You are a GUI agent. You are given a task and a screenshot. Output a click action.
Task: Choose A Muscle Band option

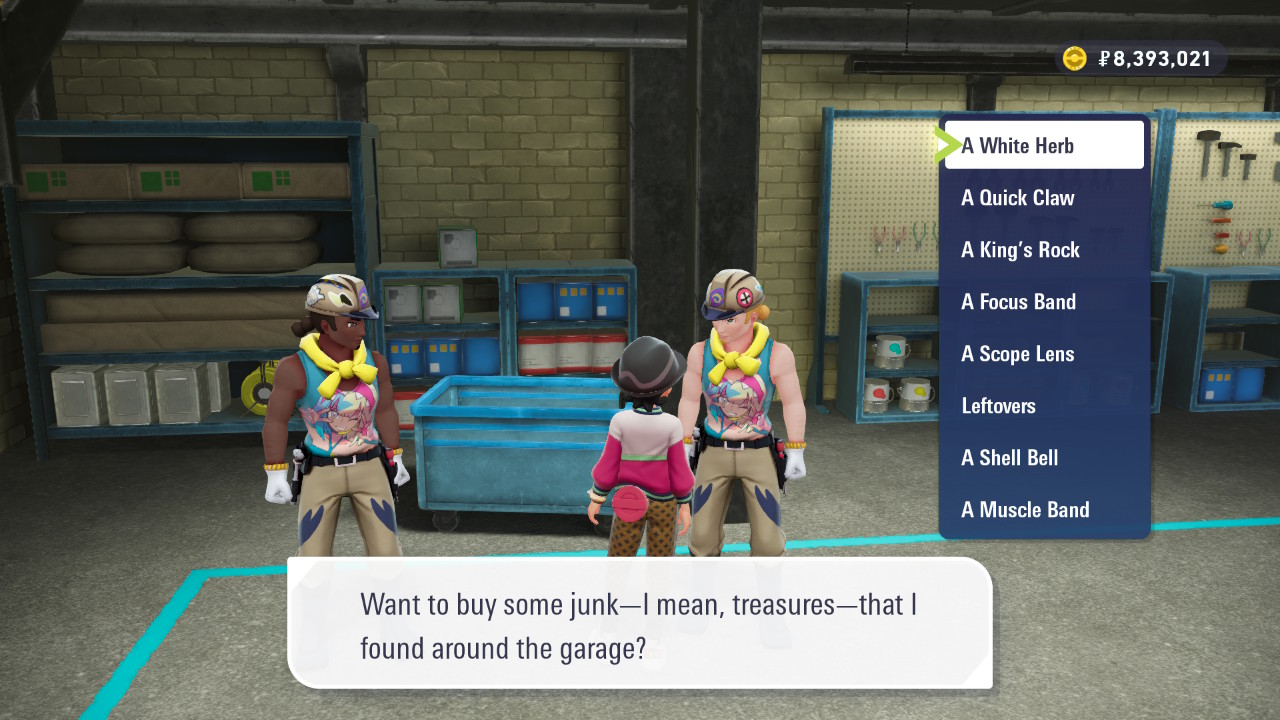(1044, 510)
